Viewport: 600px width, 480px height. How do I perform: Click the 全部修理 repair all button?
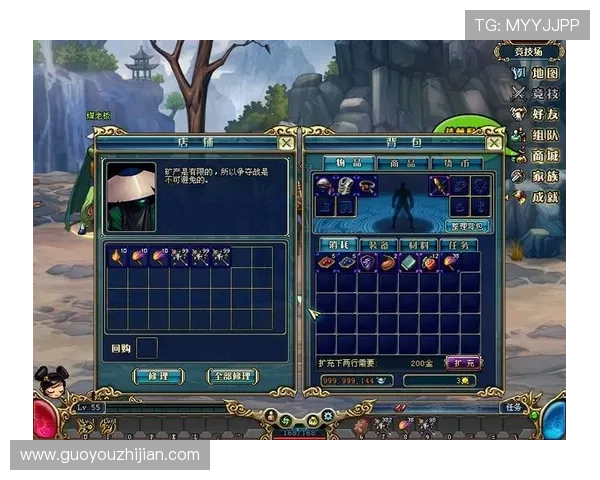click(232, 377)
